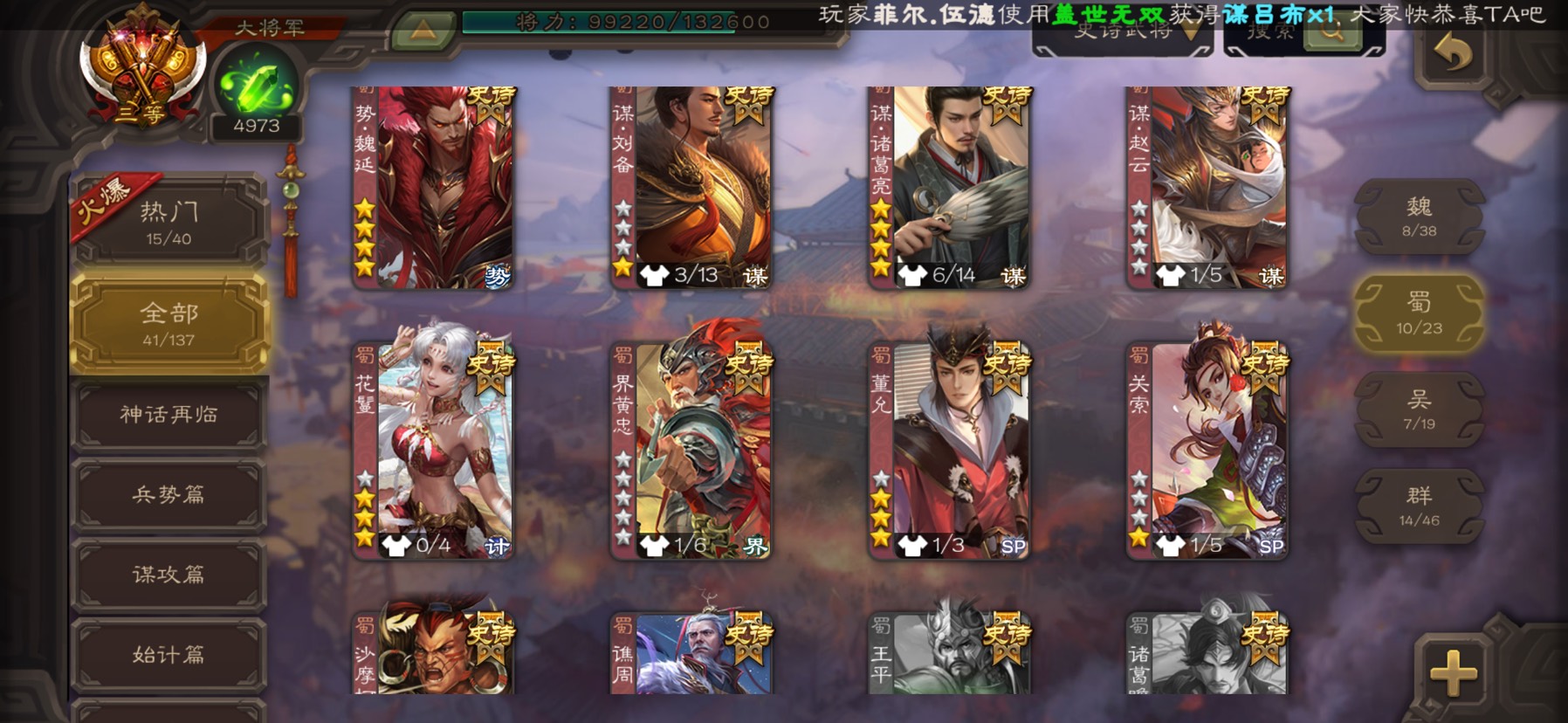Show 吴 faction generals
1568x723 pixels.
(1419, 410)
